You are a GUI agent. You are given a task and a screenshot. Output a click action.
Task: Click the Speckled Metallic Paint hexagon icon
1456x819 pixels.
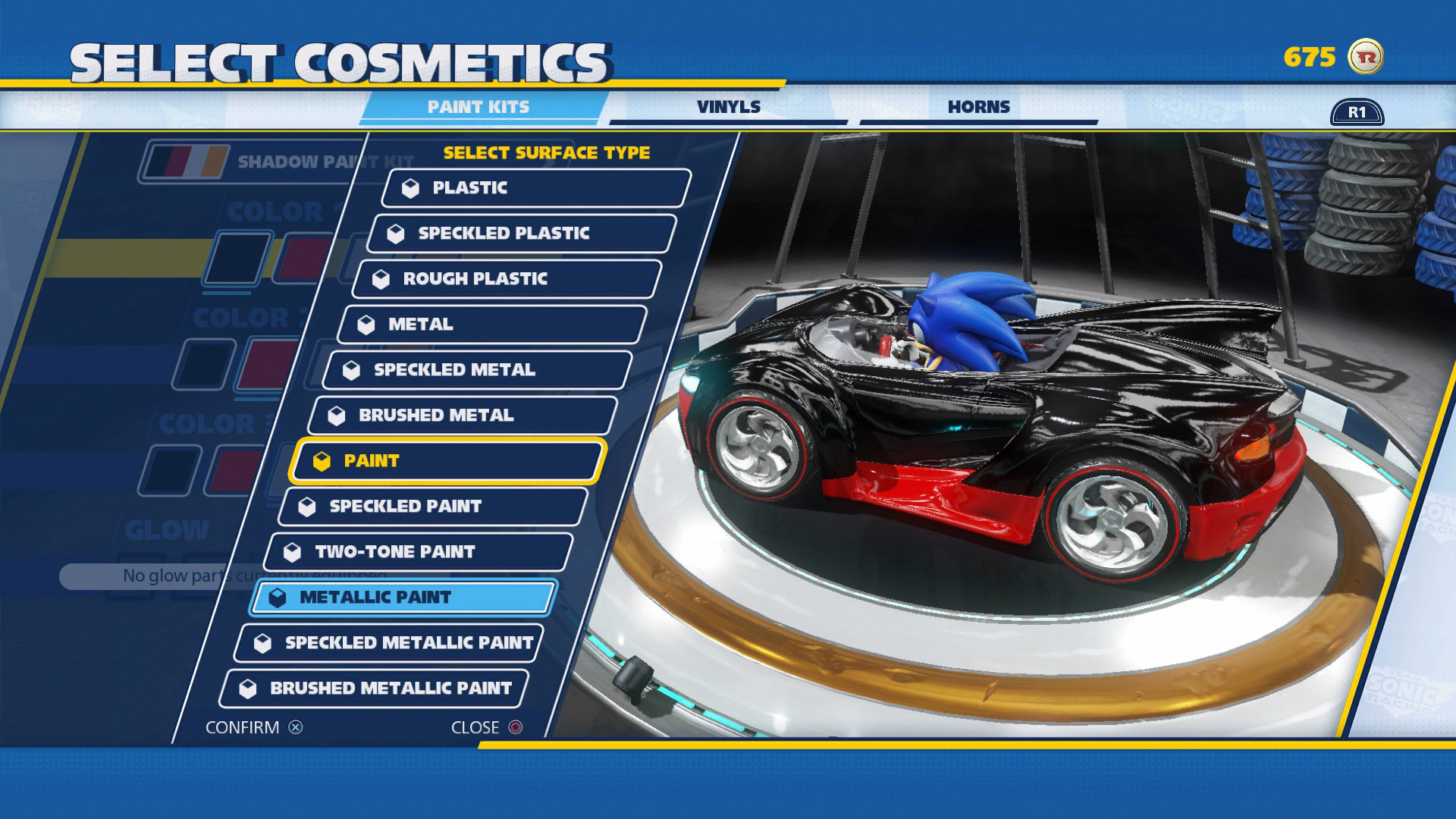point(263,642)
